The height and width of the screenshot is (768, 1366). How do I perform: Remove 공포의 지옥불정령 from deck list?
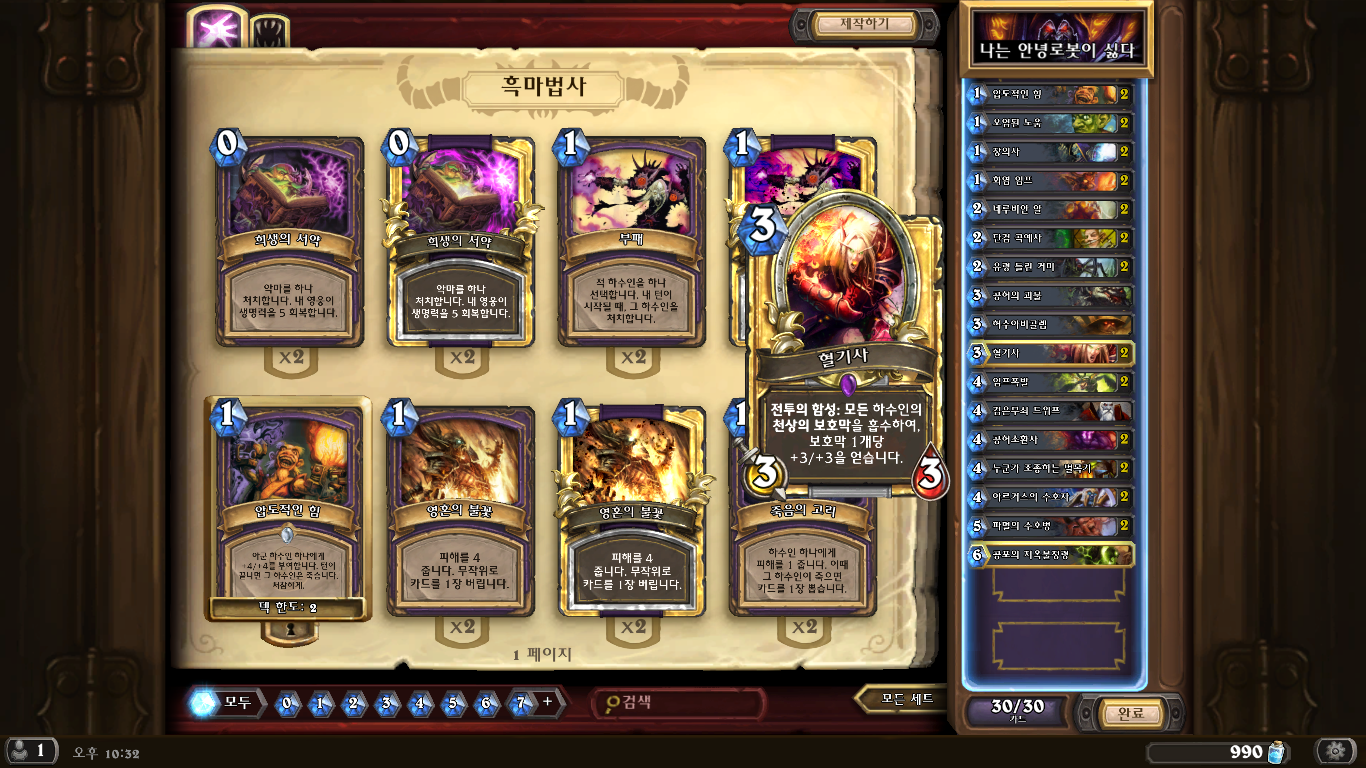[1052, 554]
